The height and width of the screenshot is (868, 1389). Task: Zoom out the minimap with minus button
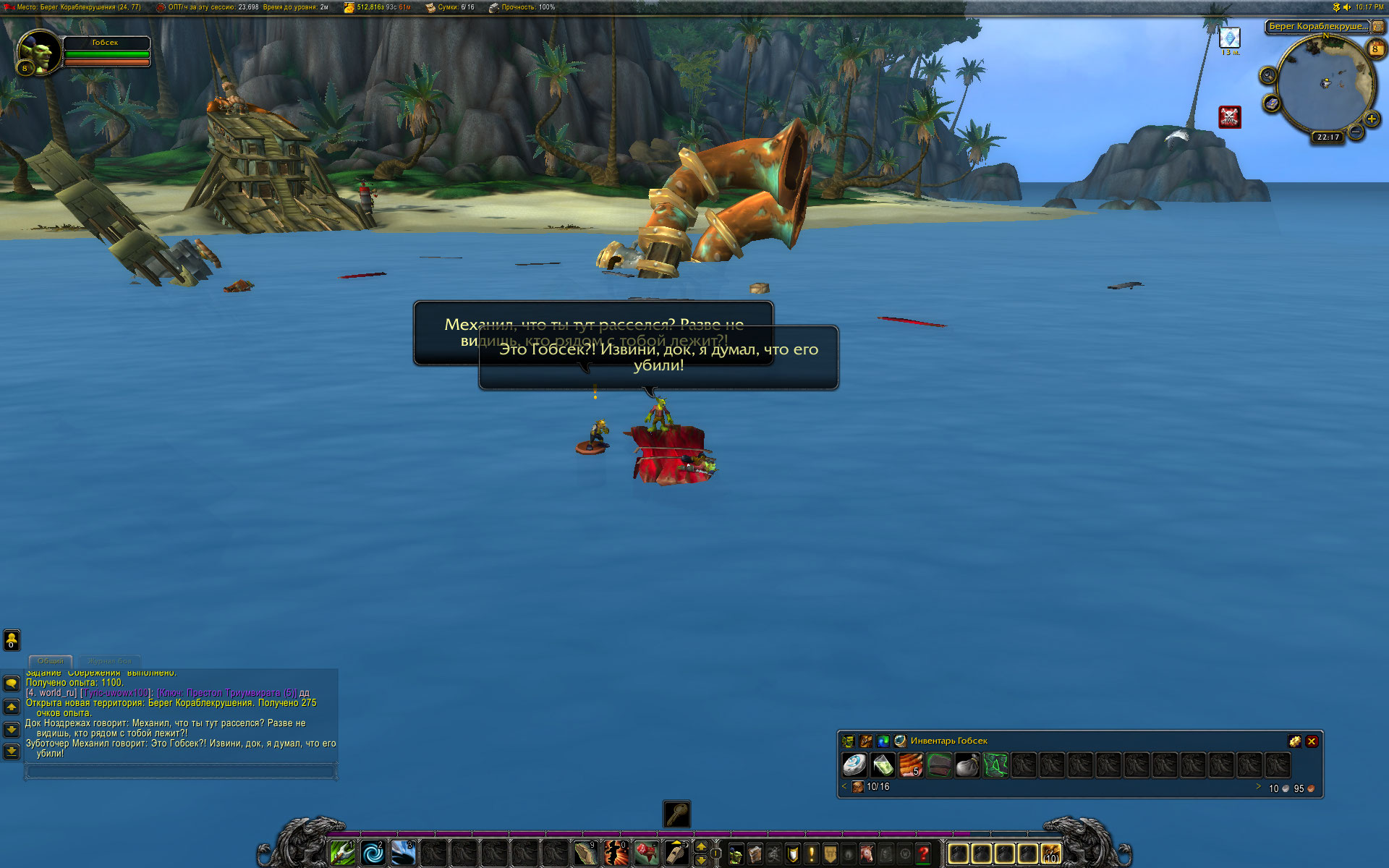click(1356, 132)
